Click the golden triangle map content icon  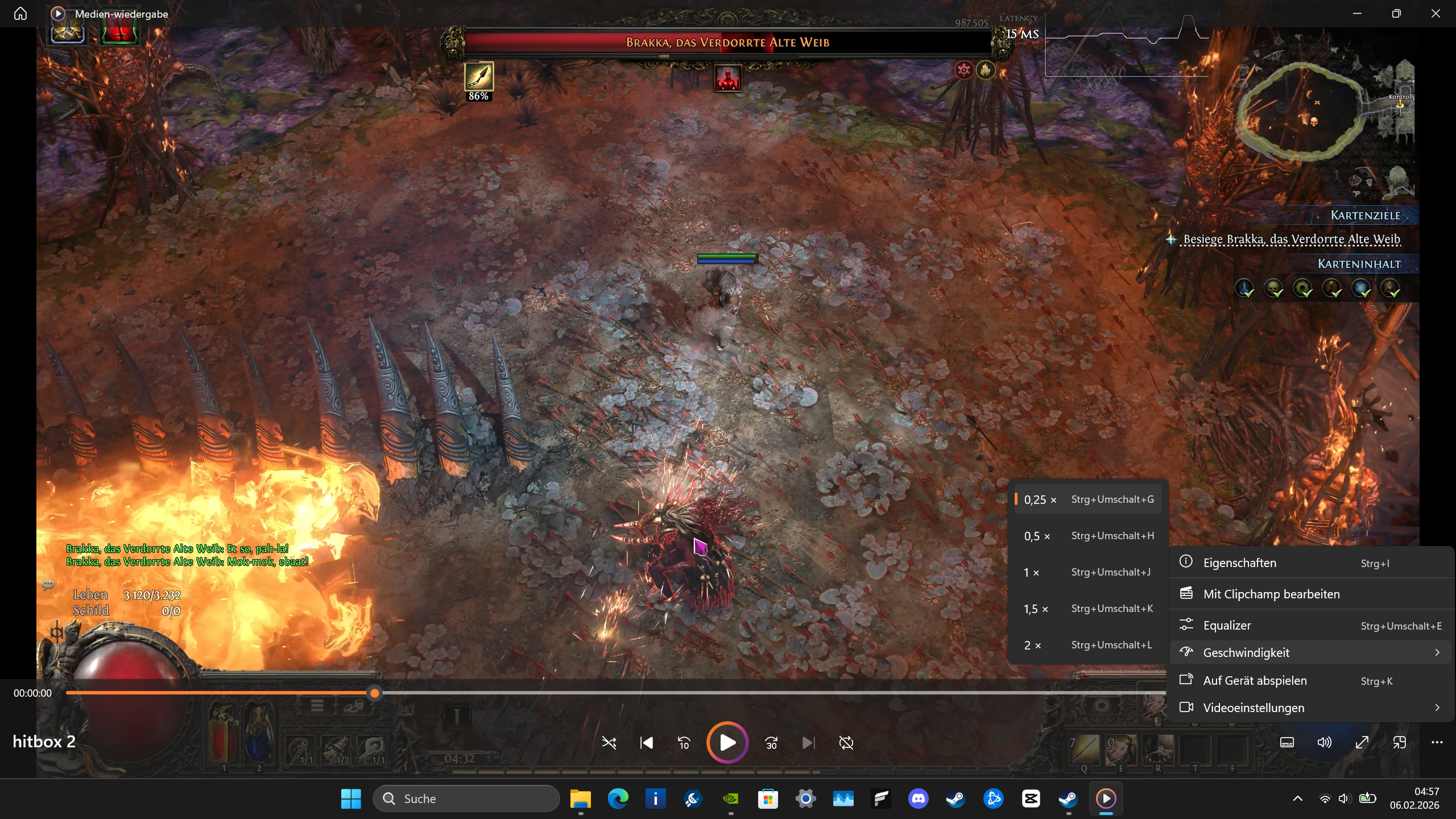click(1391, 288)
